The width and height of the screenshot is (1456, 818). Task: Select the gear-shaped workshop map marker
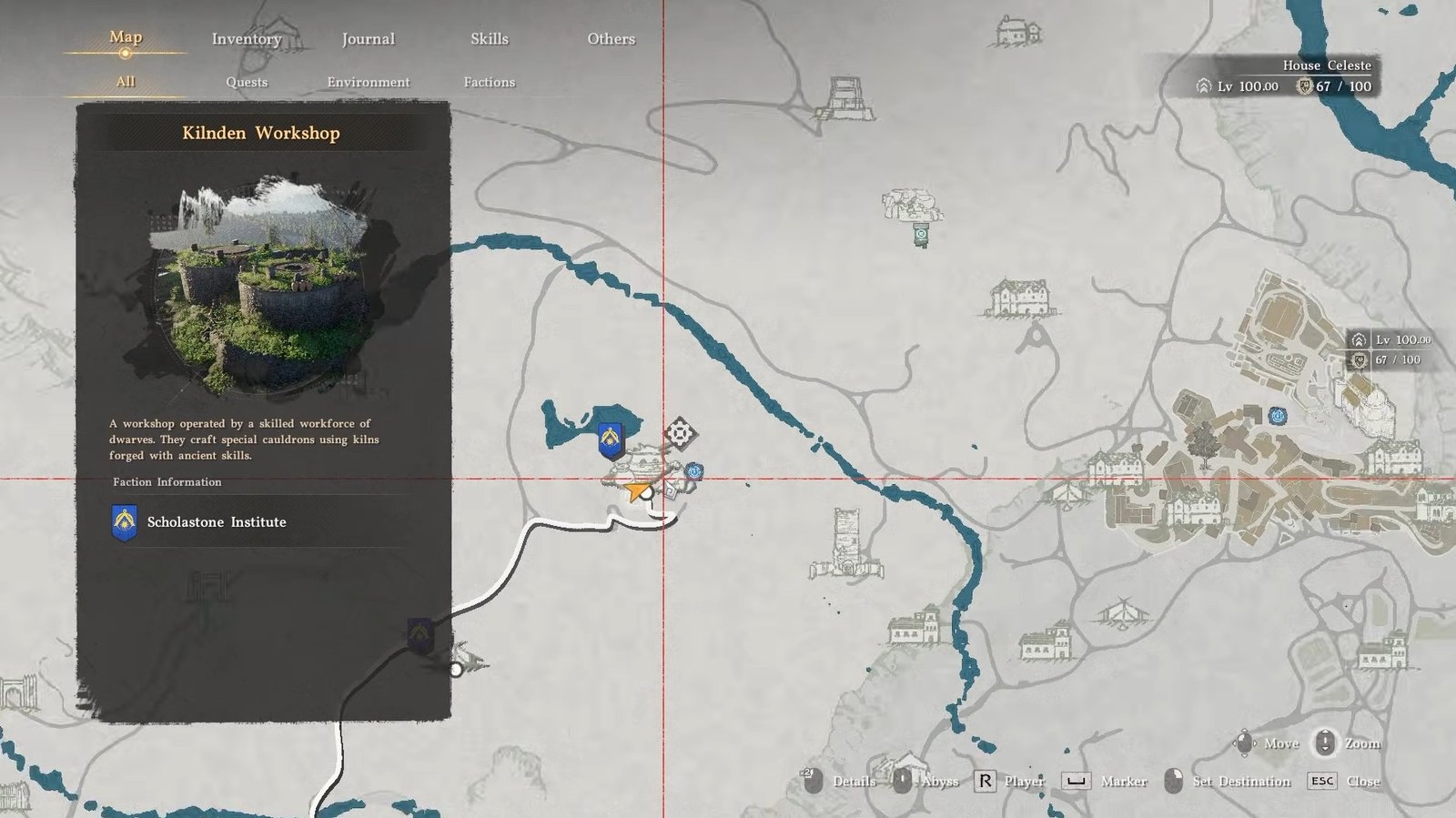(x=680, y=433)
